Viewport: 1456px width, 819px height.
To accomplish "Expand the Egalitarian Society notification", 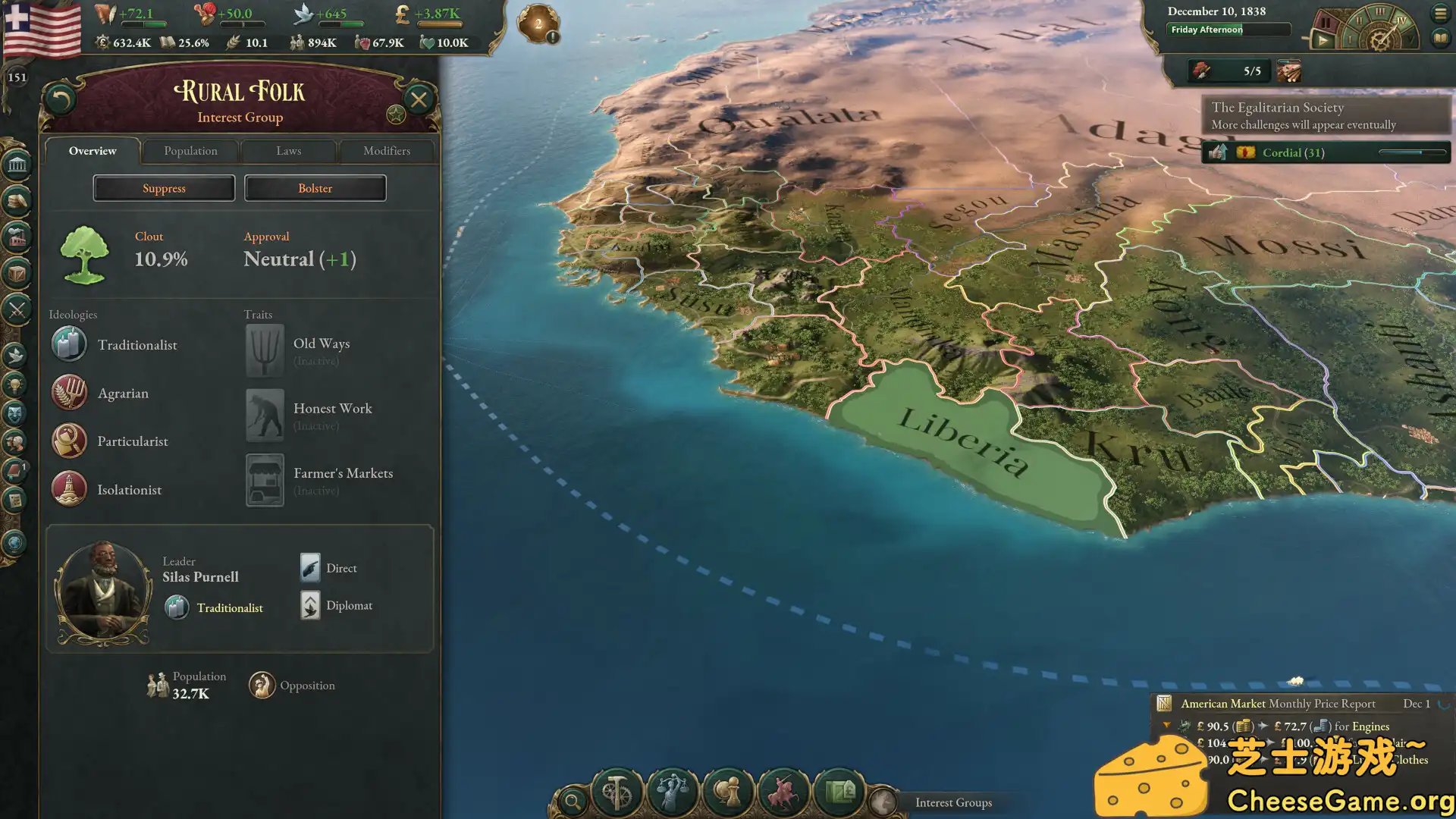I will (1327, 115).
